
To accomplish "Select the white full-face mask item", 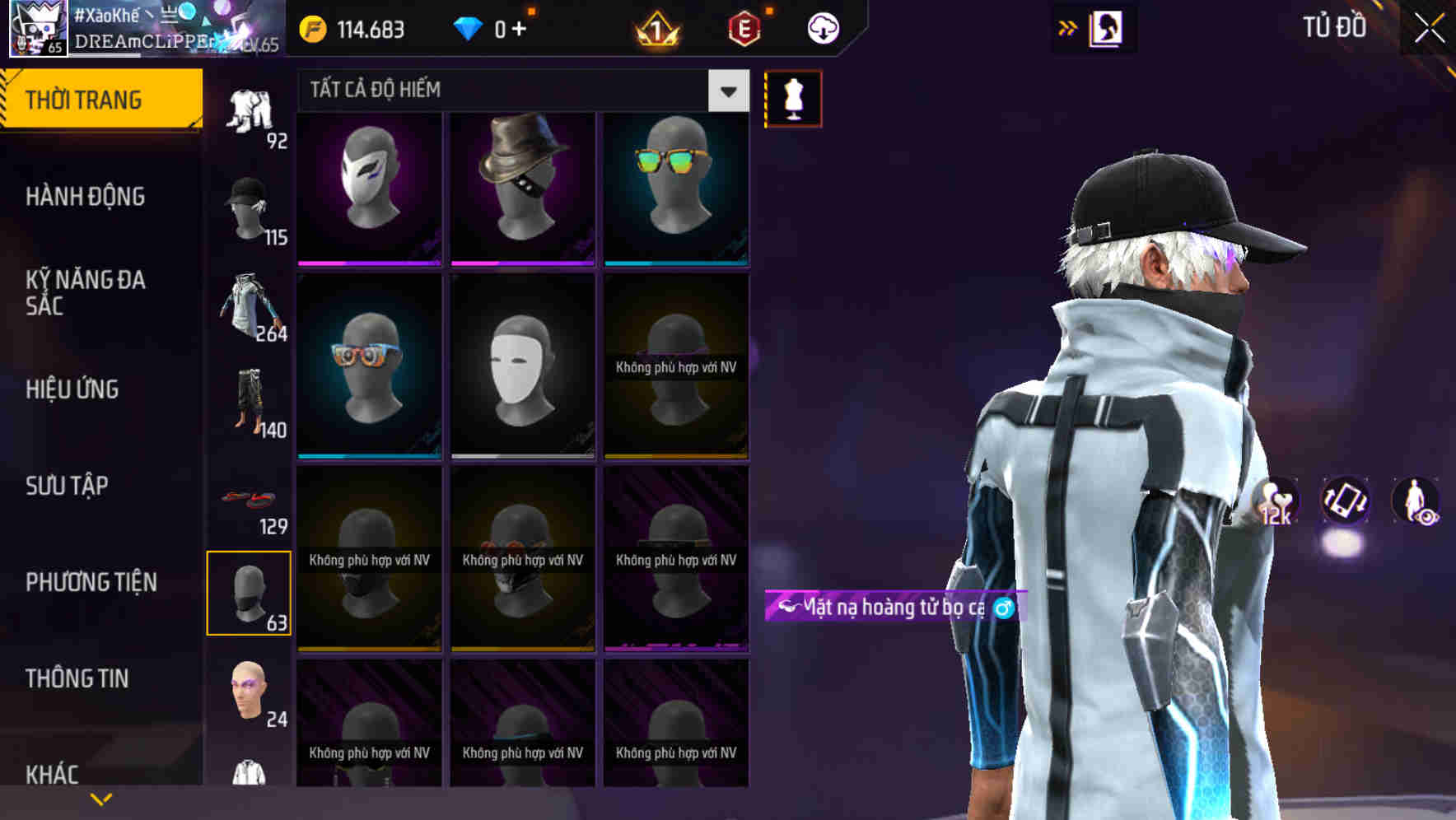I will click(521, 365).
